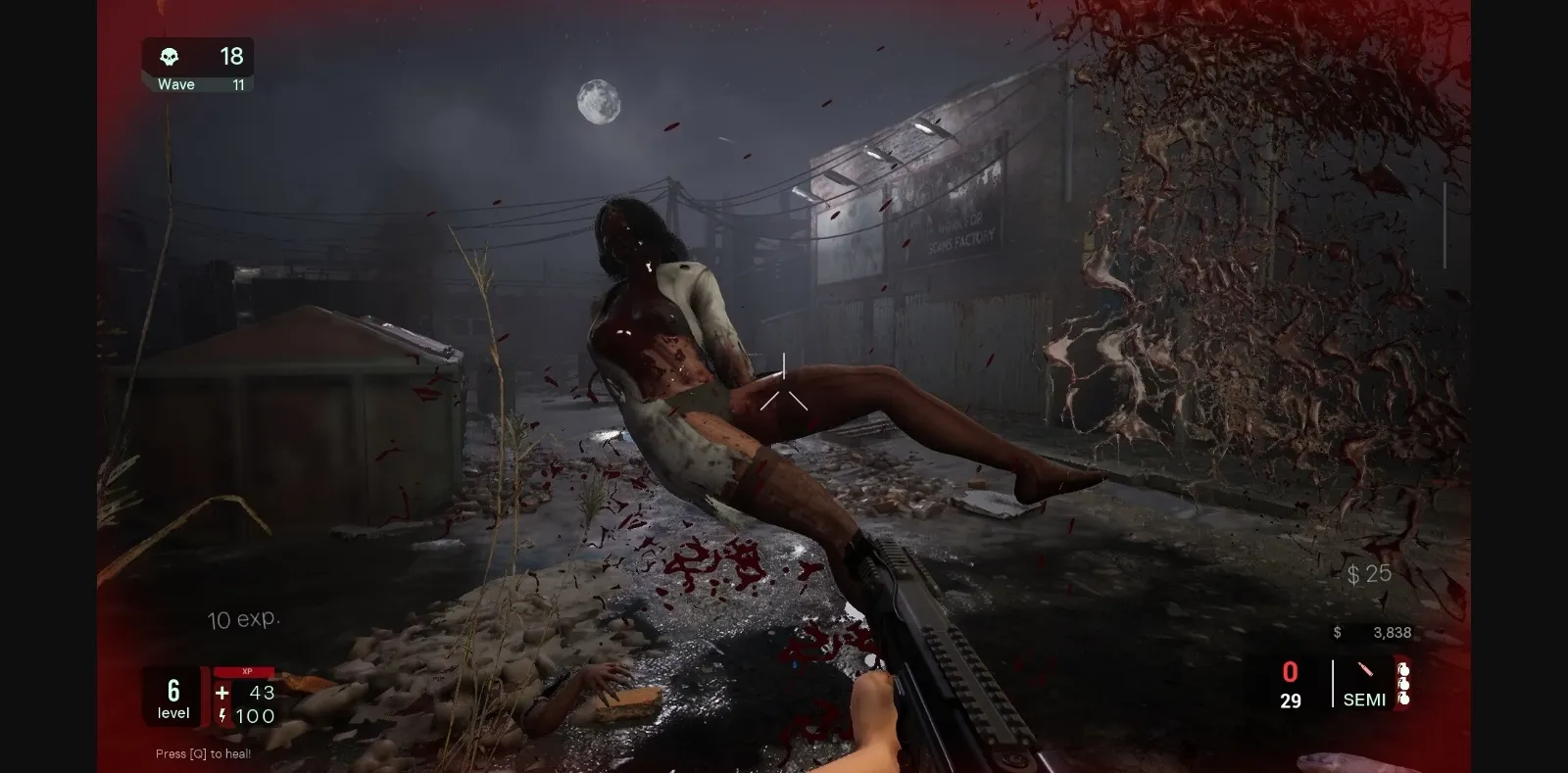
Task: Expand the grenade inventory strip
Action: pyautogui.click(x=1405, y=686)
